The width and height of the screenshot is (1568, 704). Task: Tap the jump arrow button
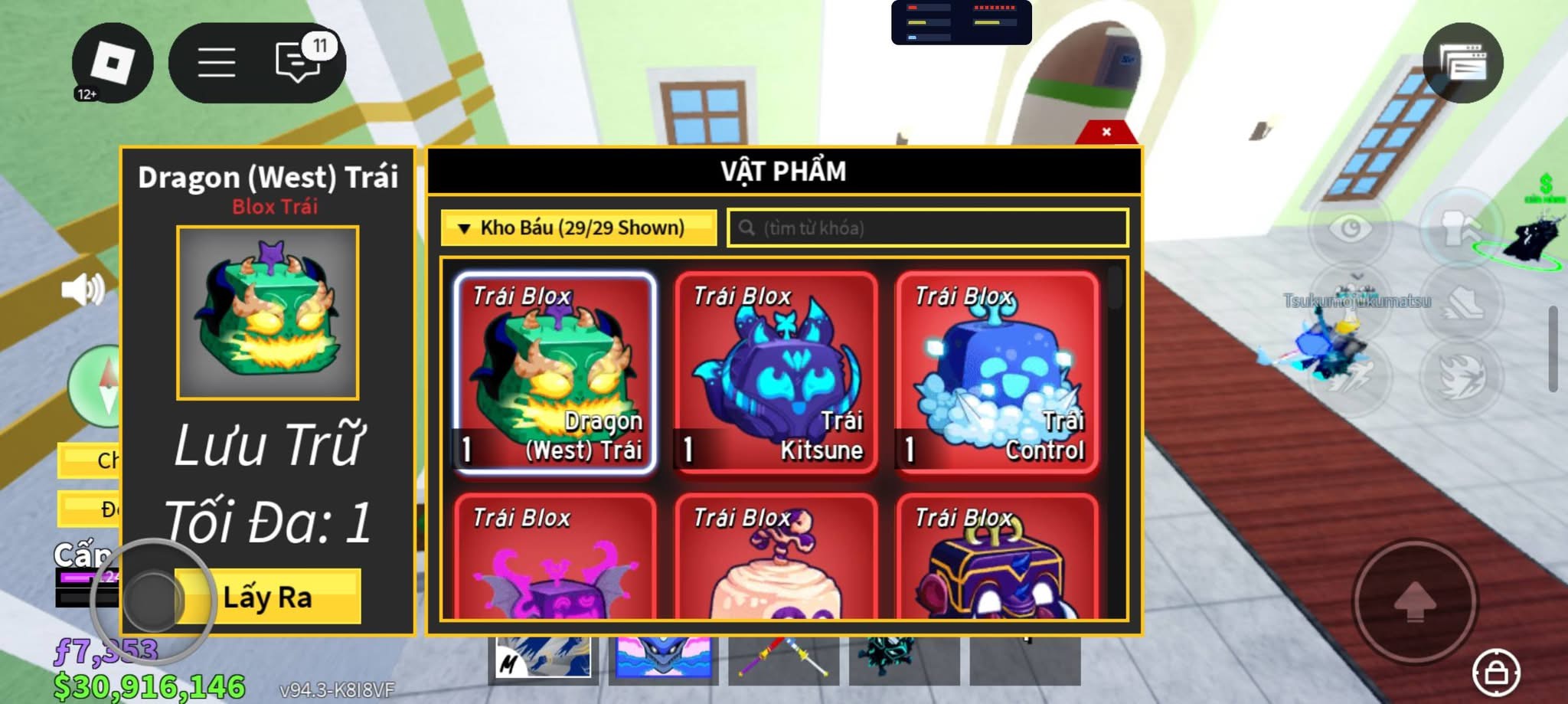(1415, 601)
